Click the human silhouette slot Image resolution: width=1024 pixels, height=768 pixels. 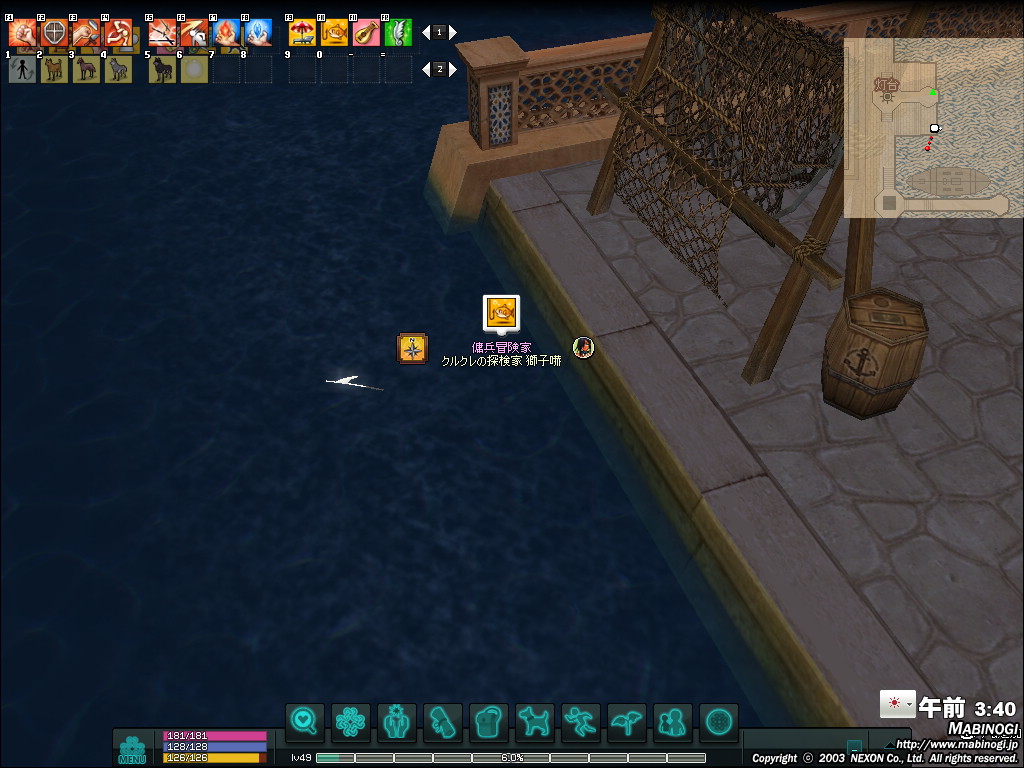tap(22, 69)
